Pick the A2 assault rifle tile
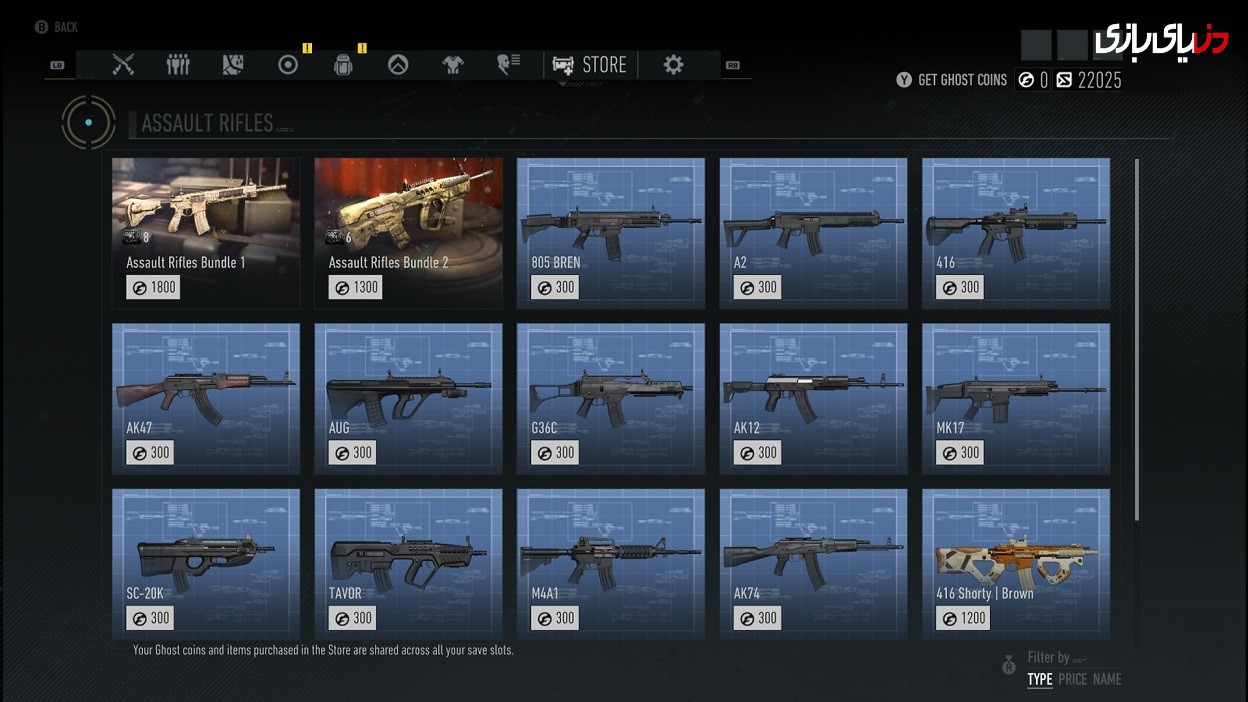The width and height of the screenshot is (1248, 702). [813, 233]
